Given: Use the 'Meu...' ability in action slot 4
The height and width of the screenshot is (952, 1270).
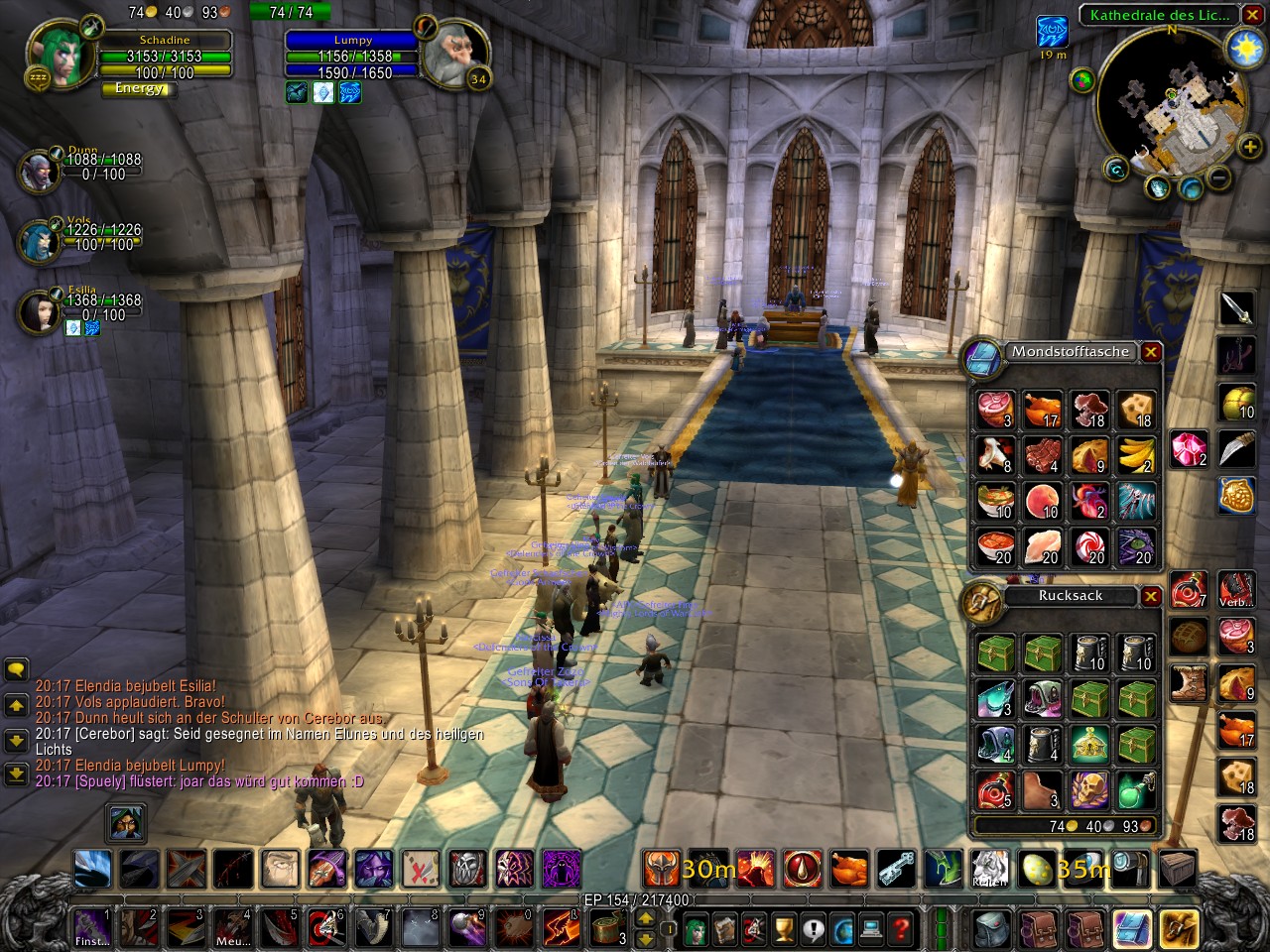Looking at the screenshot, I should coord(233,927).
